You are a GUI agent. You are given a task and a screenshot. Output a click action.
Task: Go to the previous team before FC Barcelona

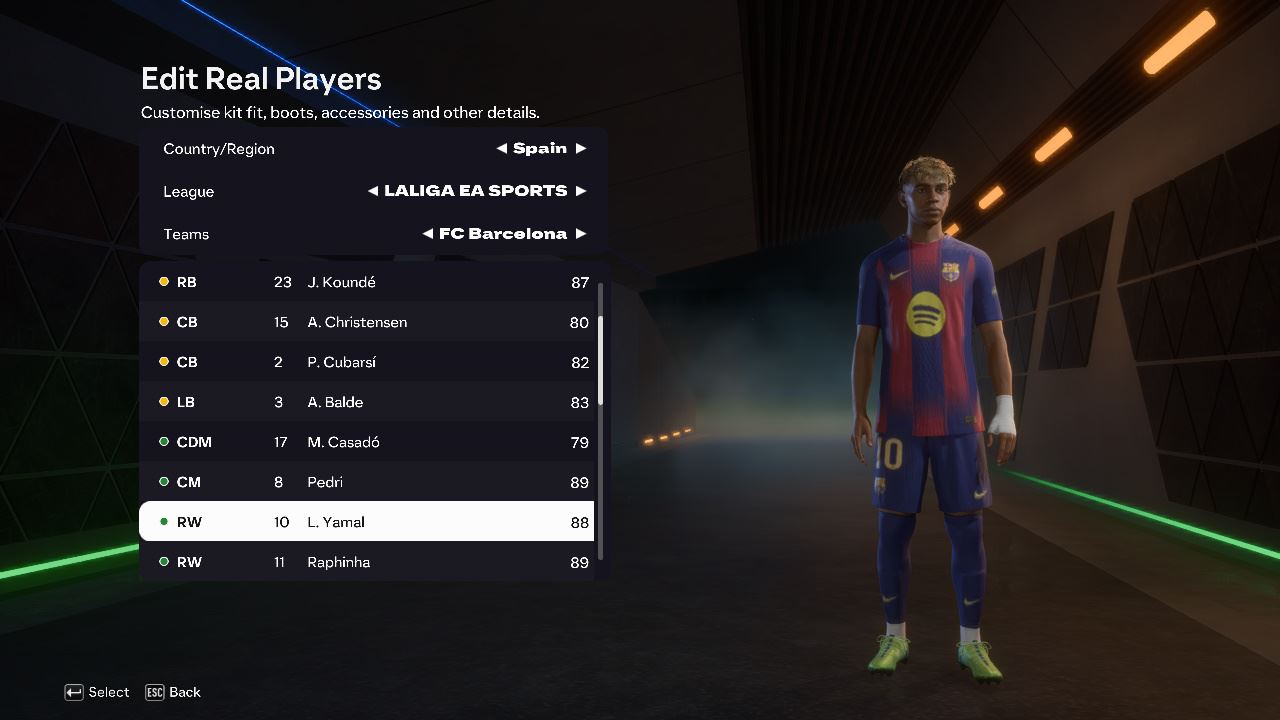pos(428,234)
